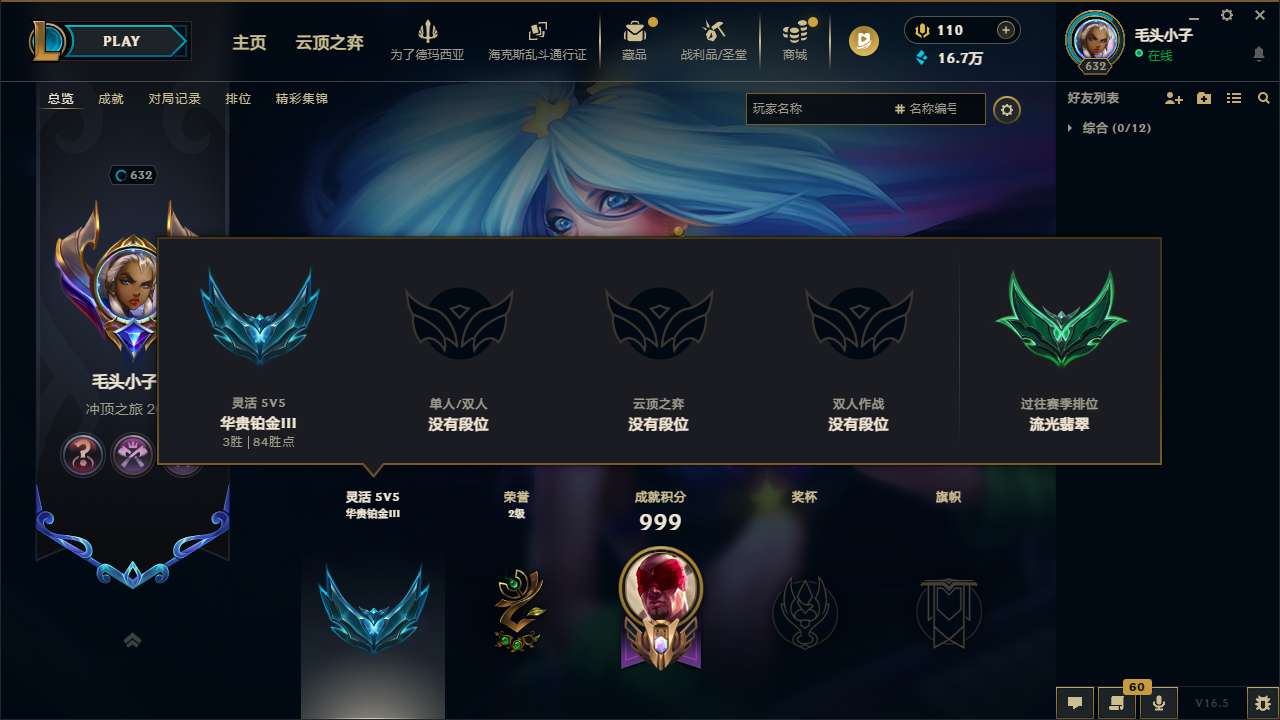The width and height of the screenshot is (1280, 720).
Task: Open 为了德玛西亚 event link
Action: [x=428, y=40]
